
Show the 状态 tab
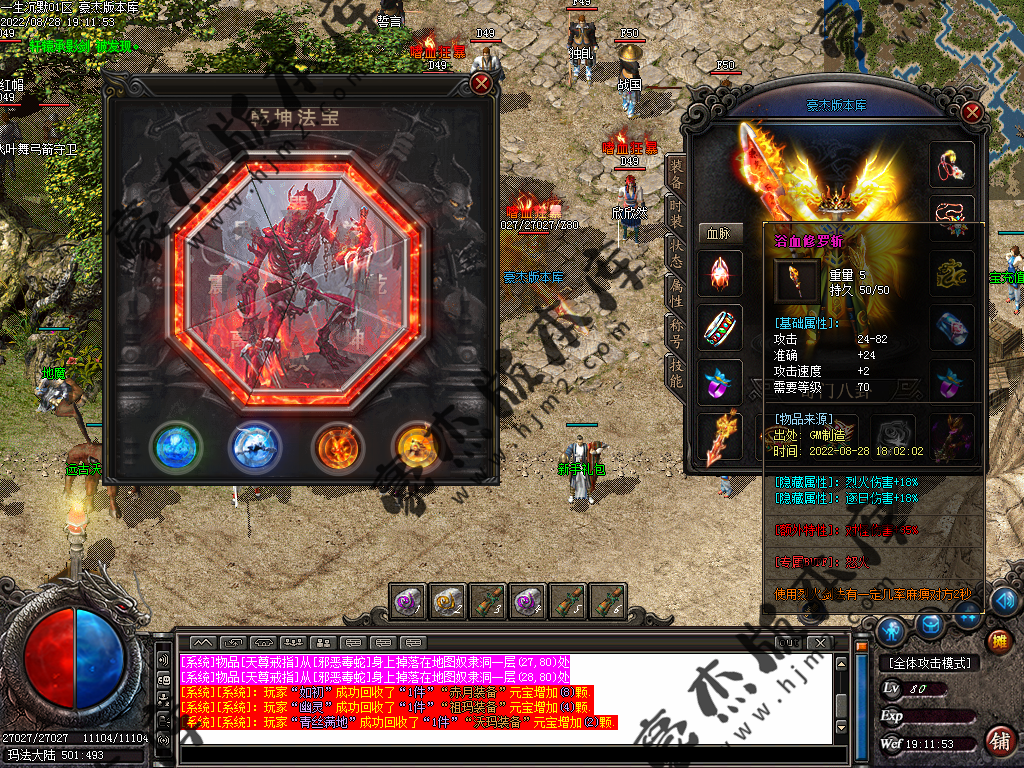coord(677,251)
